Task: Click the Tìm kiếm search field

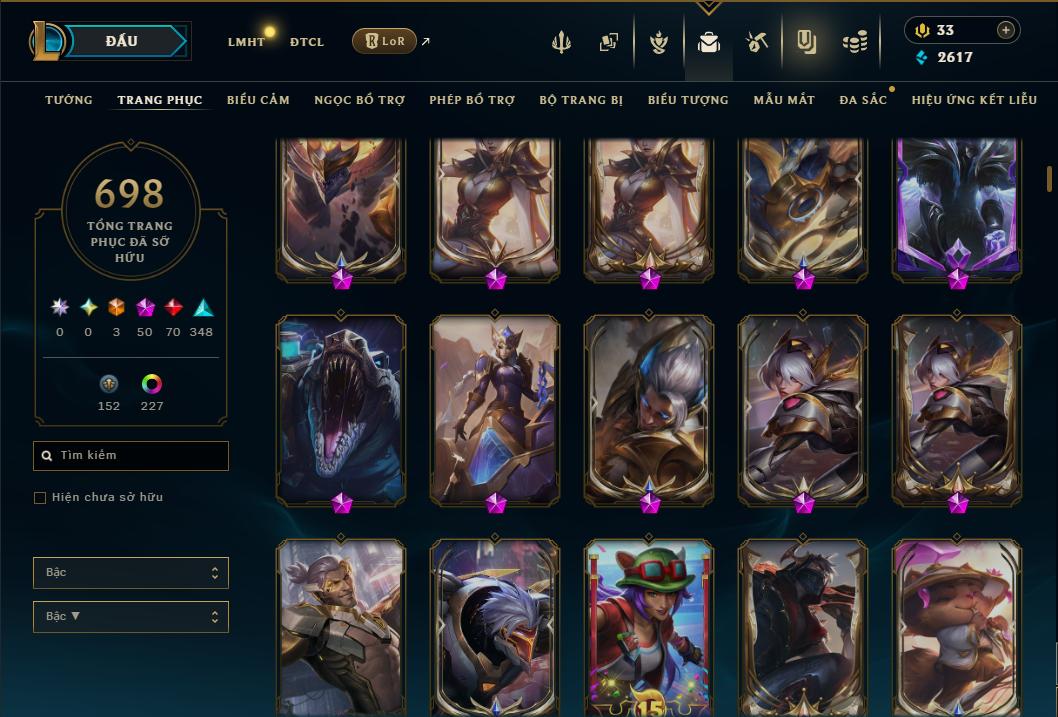Action: [x=131, y=456]
